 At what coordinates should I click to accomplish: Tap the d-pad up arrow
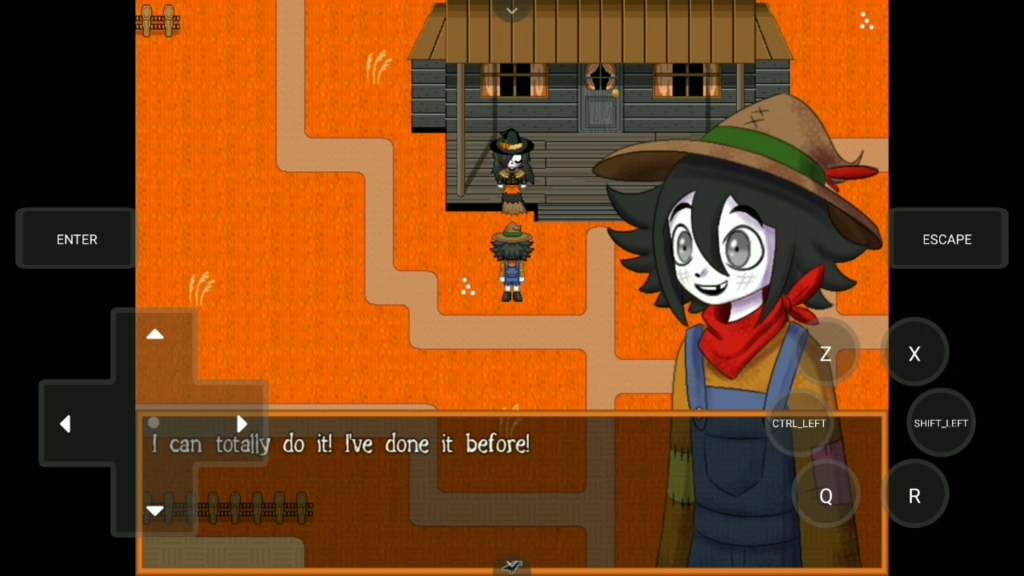pos(155,334)
